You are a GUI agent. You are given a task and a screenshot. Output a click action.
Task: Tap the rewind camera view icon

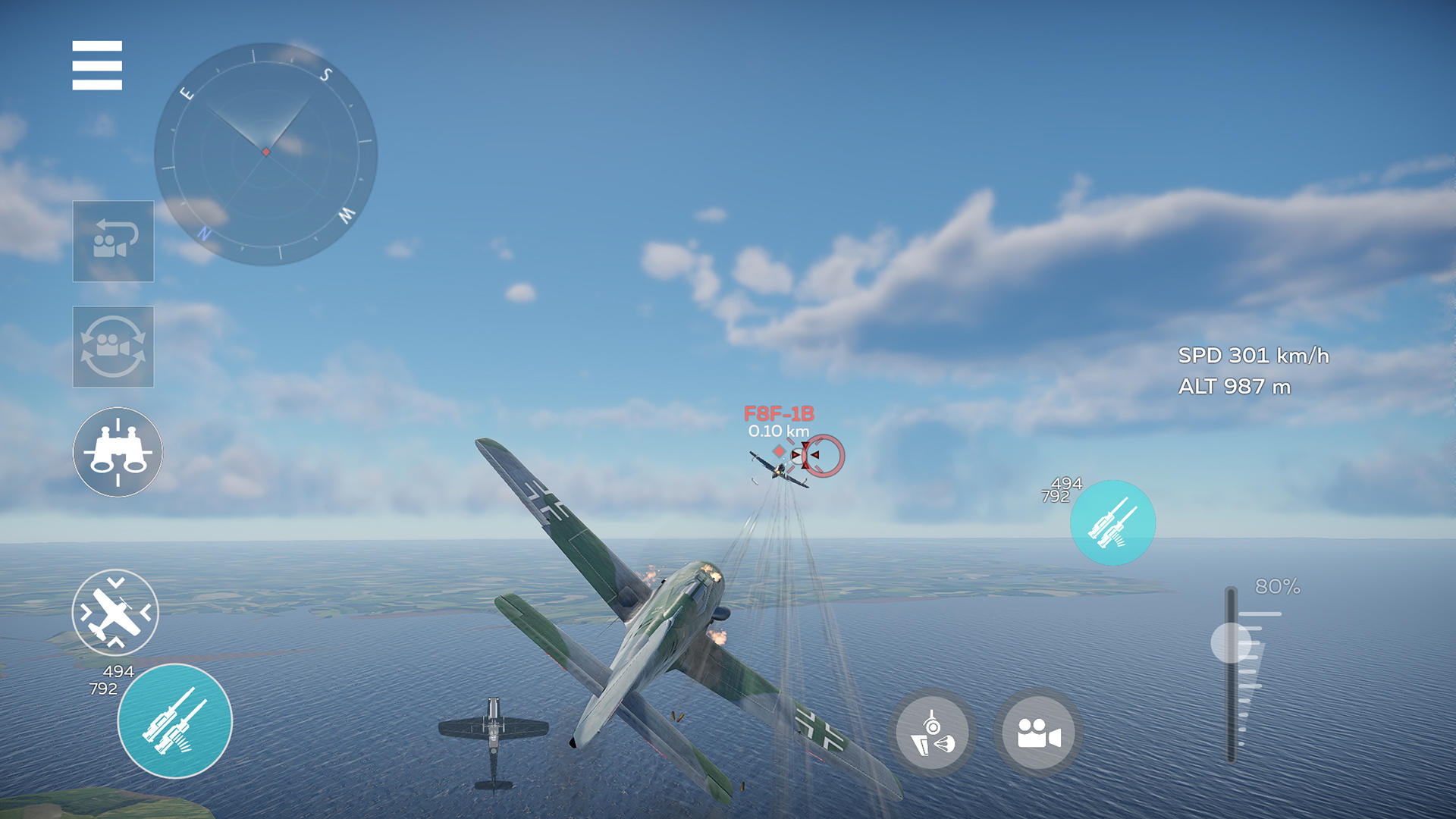pos(113,241)
